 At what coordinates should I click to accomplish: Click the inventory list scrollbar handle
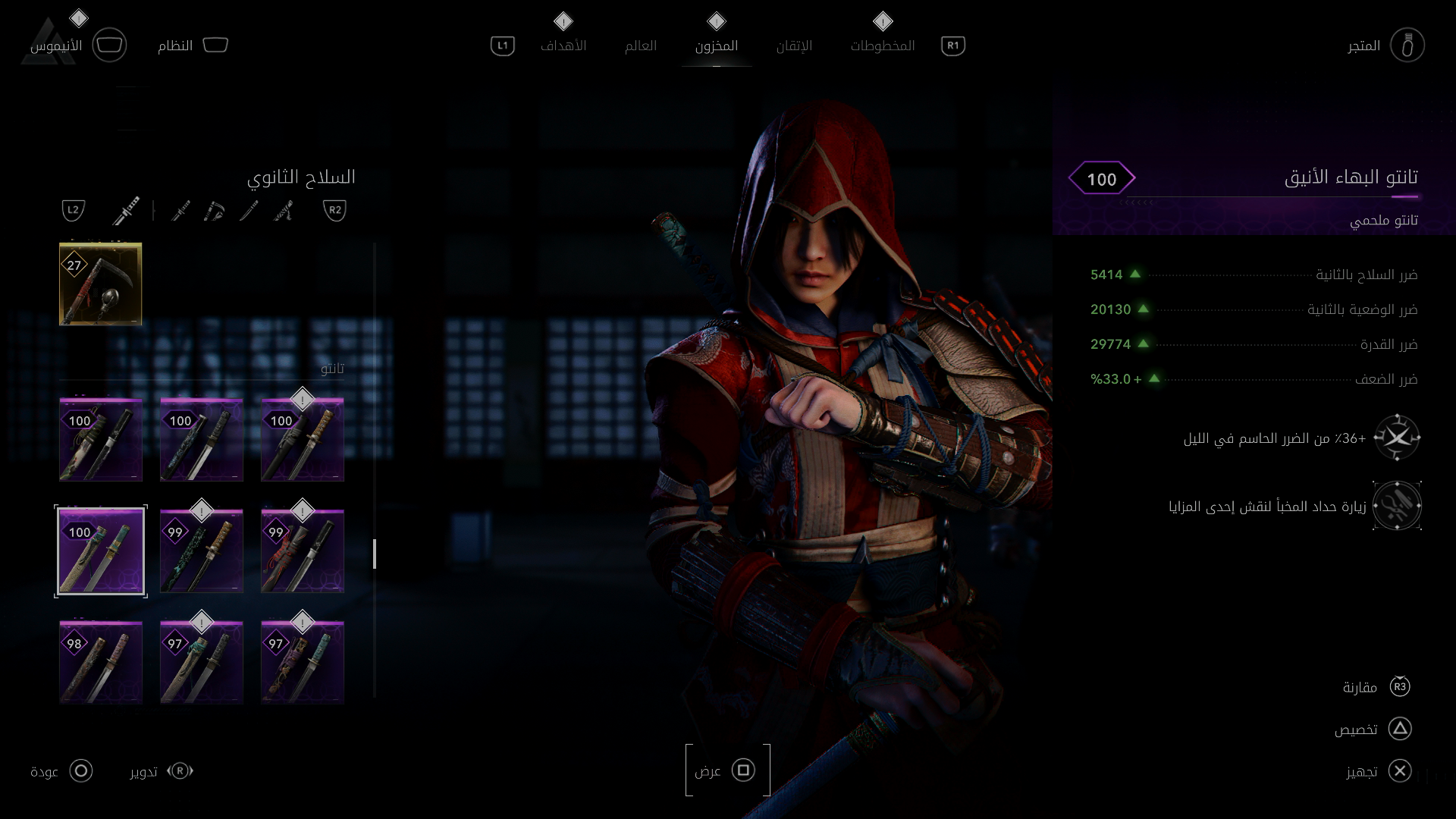click(375, 554)
